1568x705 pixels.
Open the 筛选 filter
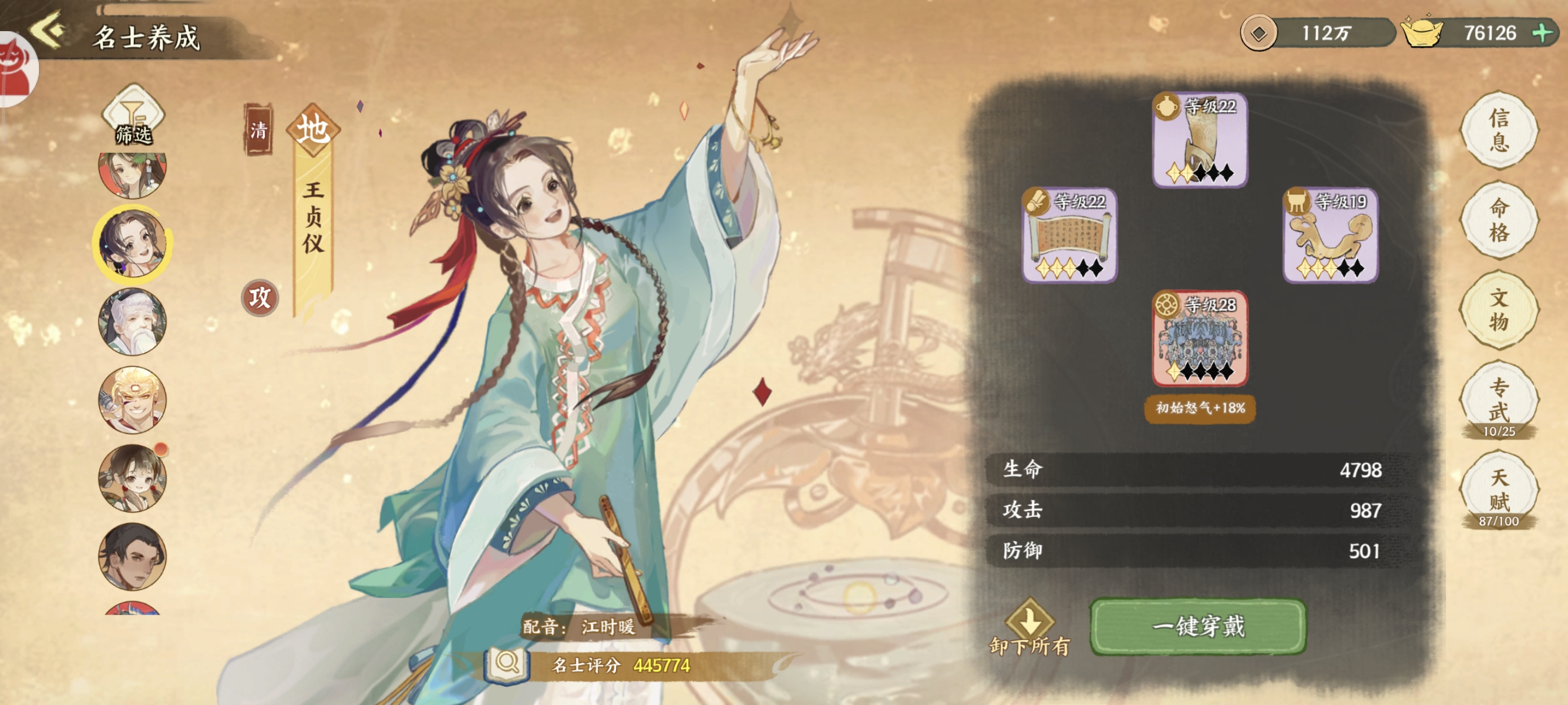click(133, 117)
